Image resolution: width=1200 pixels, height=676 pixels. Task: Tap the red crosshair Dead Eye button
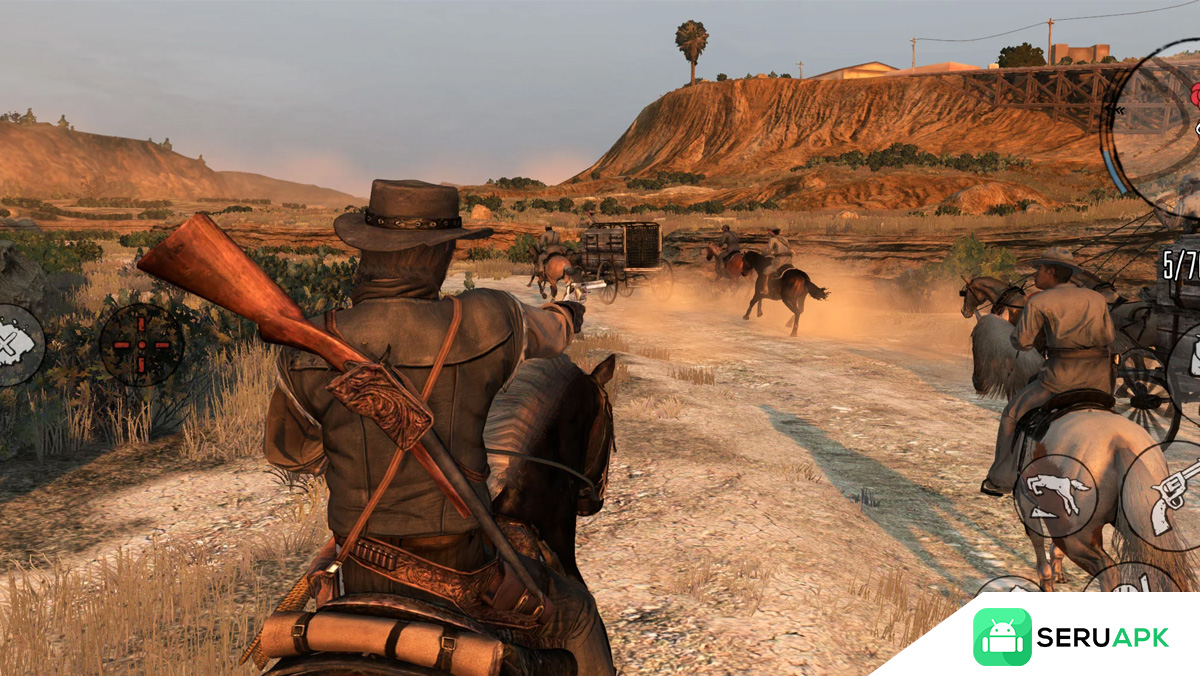(x=141, y=344)
